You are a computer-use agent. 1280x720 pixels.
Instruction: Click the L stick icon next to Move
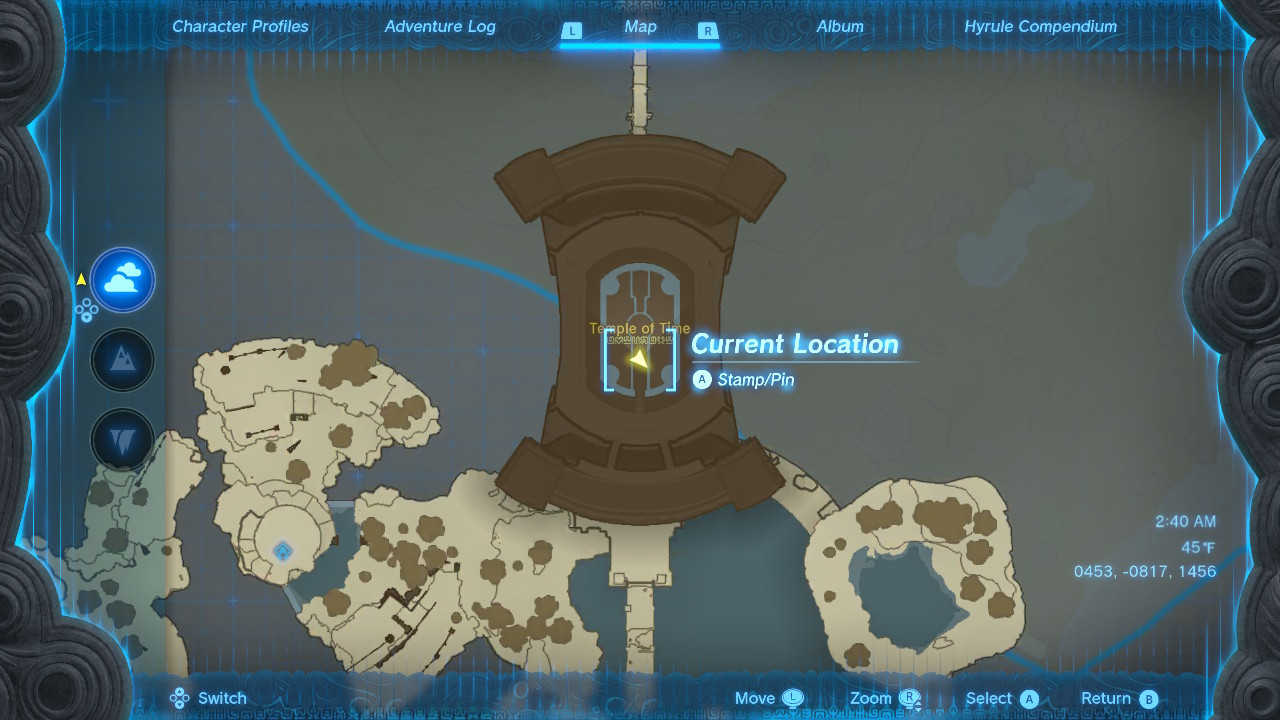tap(795, 698)
